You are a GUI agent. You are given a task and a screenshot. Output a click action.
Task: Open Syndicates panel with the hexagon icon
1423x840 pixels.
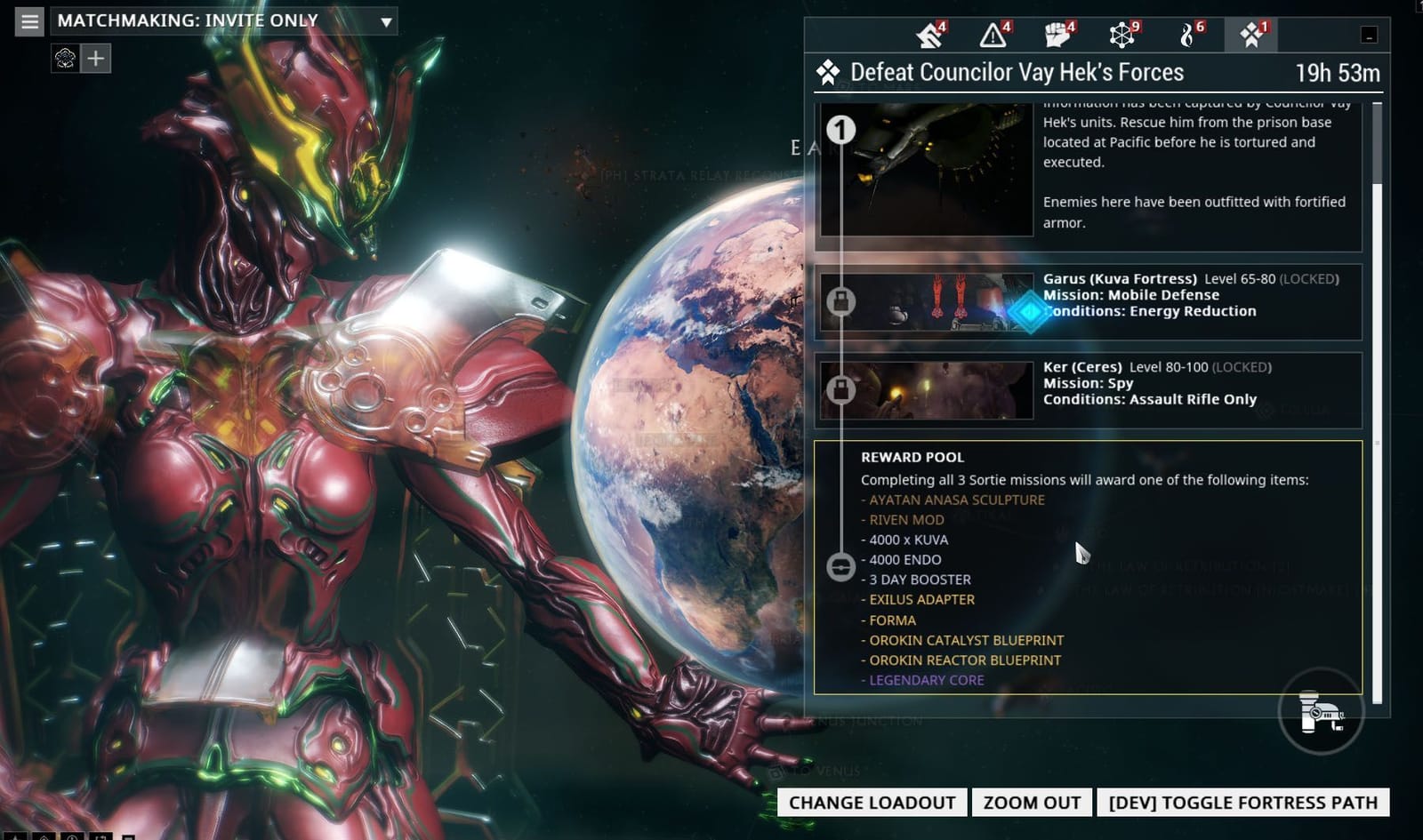(1123, 36)
